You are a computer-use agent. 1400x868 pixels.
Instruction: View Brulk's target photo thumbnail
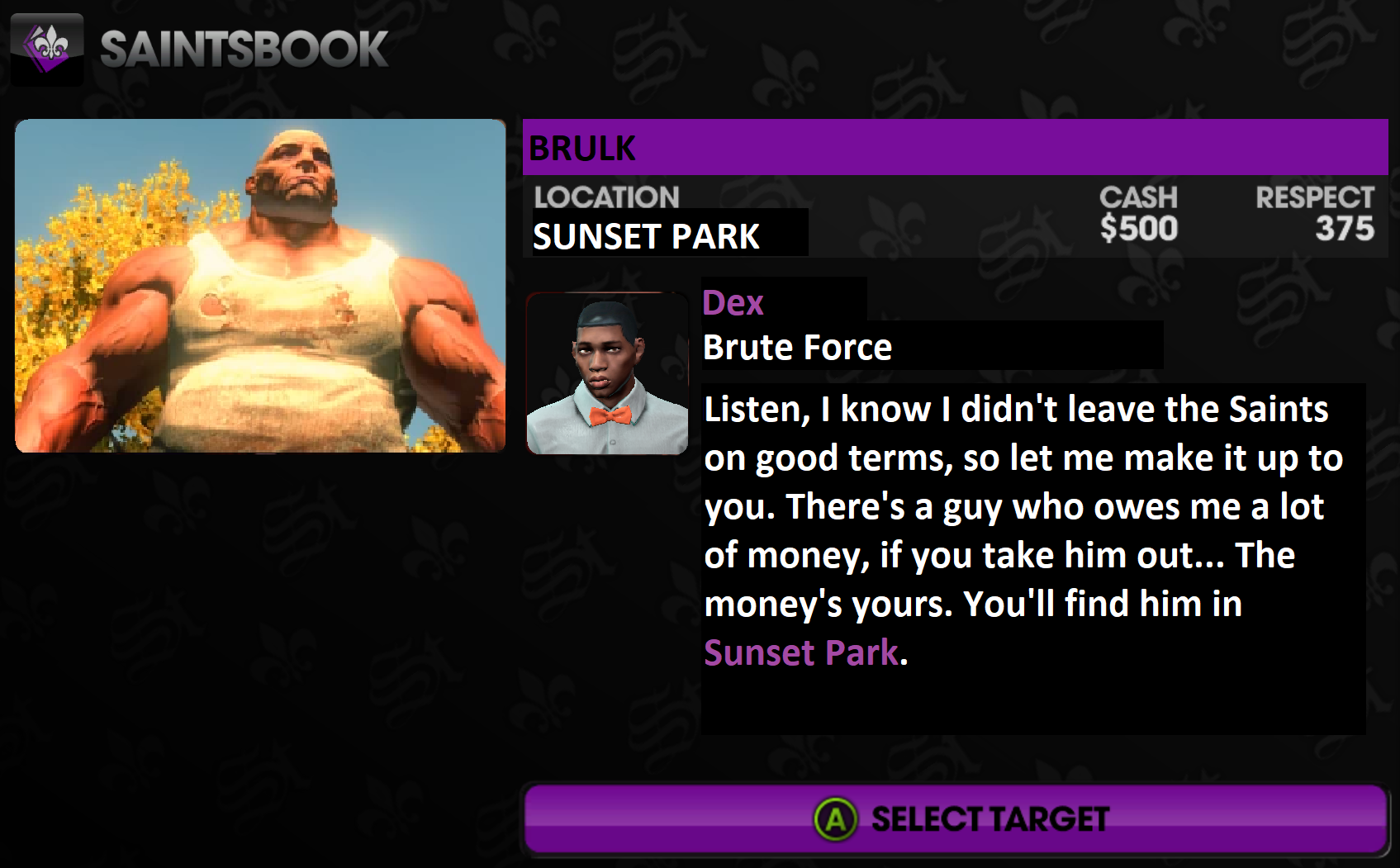[260, 286]
